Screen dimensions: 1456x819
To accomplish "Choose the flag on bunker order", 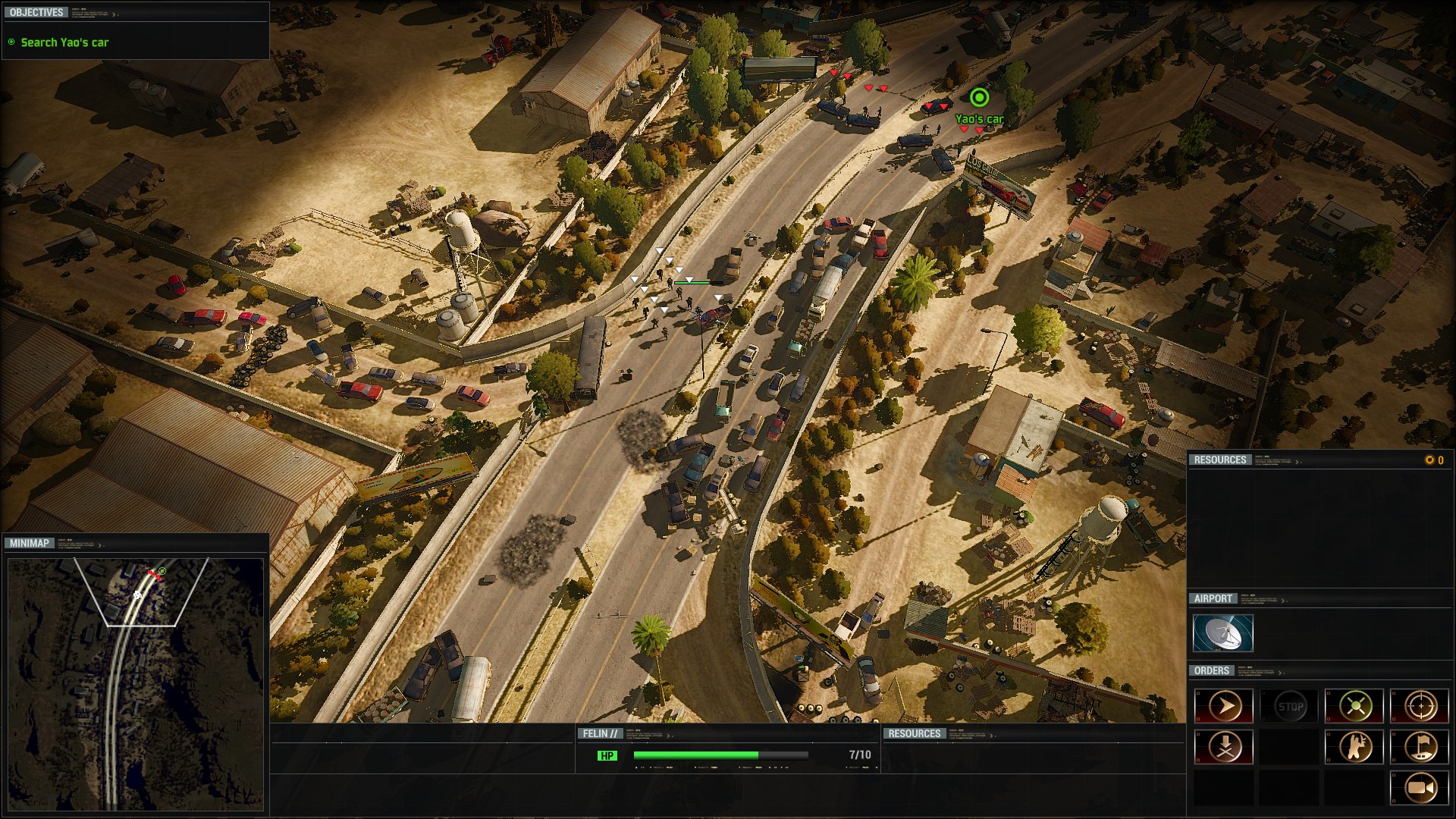I will [x=1420, y=747].
